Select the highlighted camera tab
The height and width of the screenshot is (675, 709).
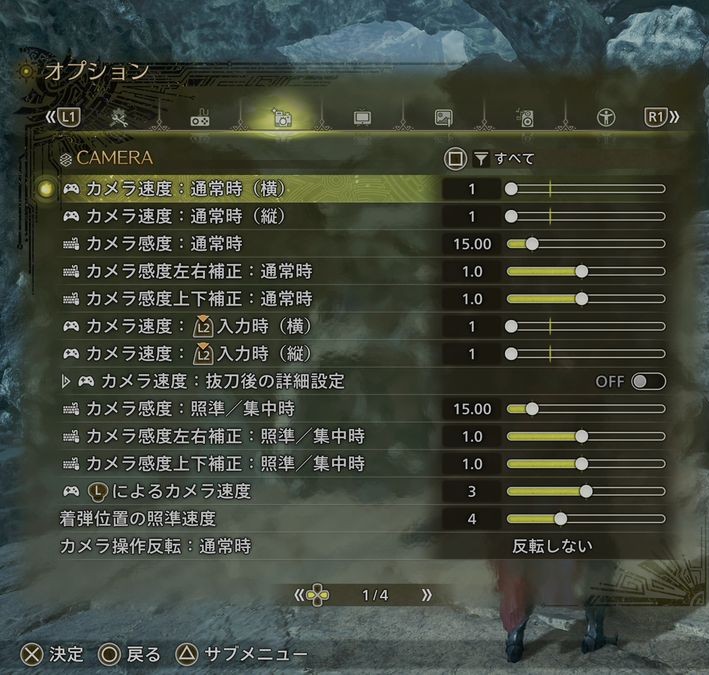pos(282,118)
